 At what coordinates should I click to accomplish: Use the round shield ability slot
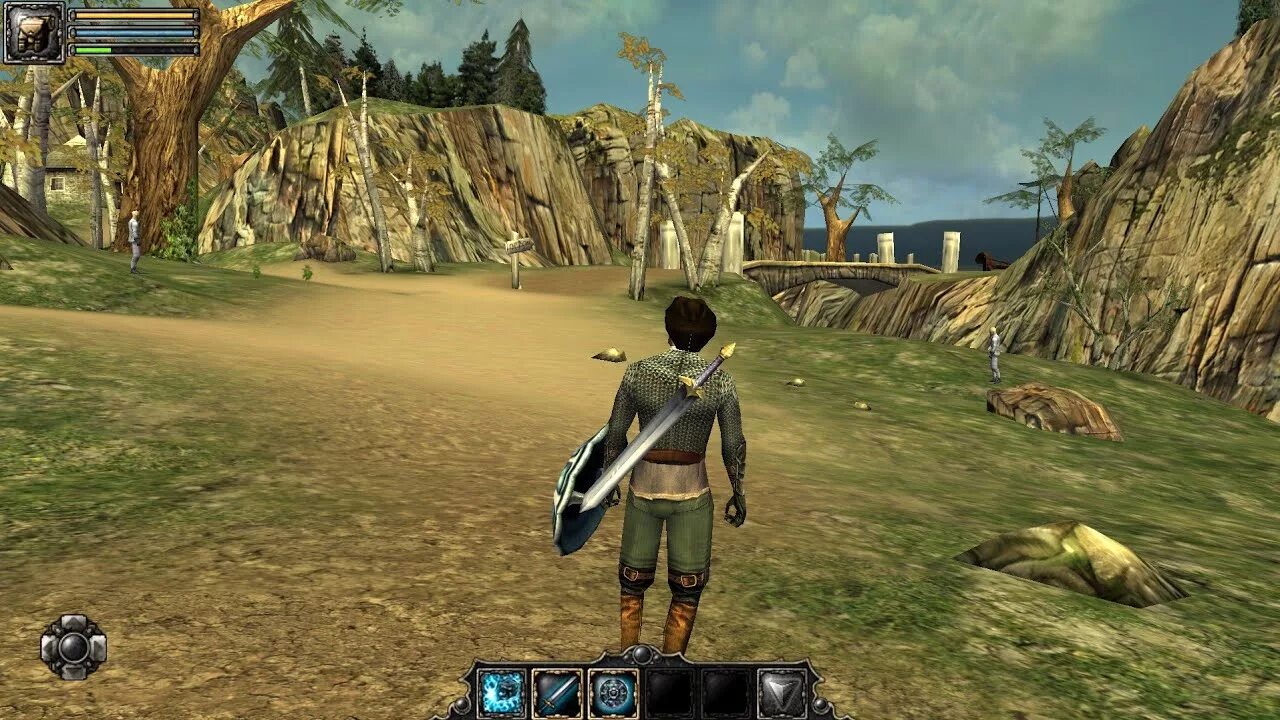[x=612, y=693]
